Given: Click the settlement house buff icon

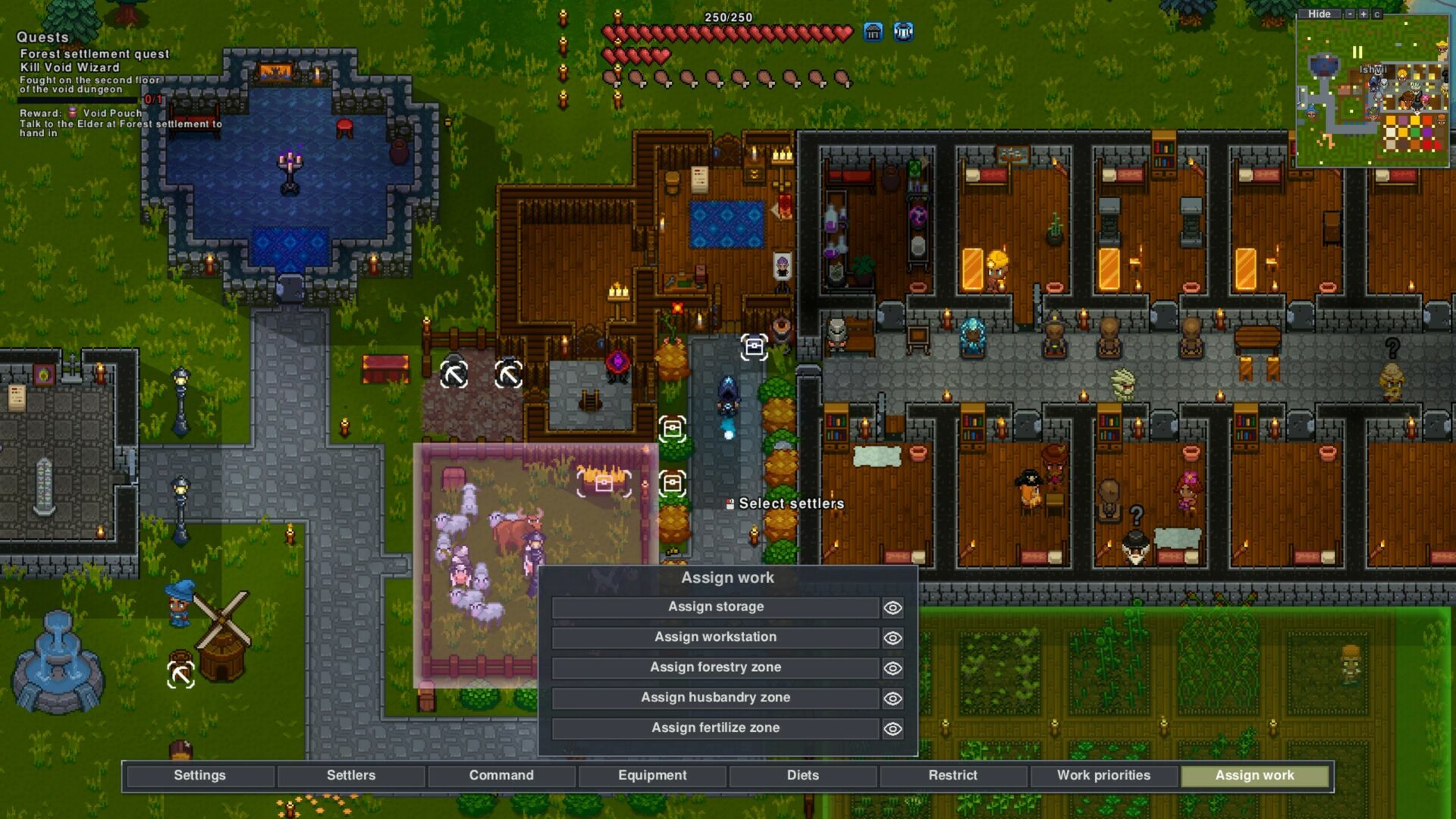Looking at the screenshot, I should (873, 32).
